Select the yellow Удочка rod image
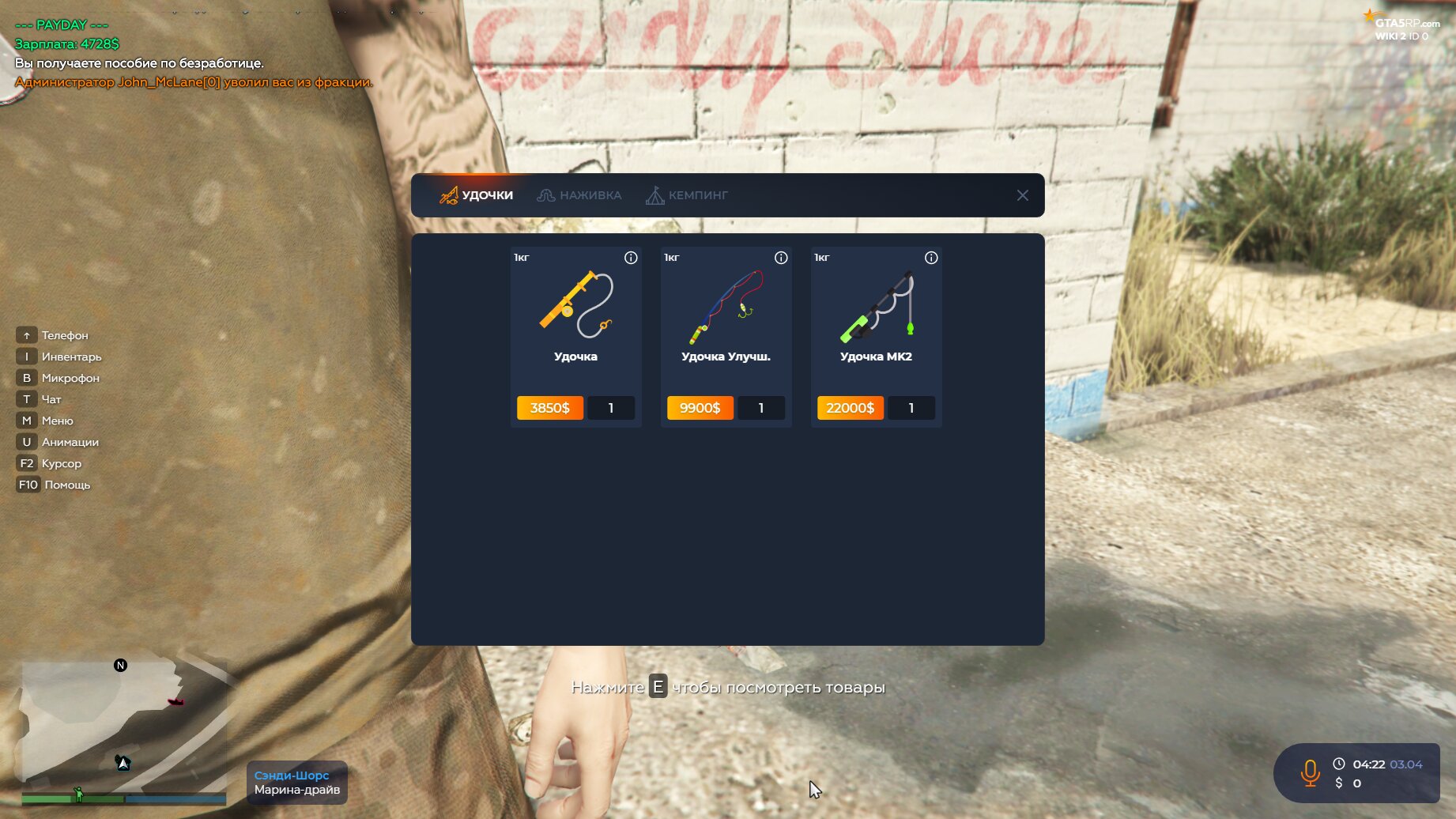 [575, 304]
